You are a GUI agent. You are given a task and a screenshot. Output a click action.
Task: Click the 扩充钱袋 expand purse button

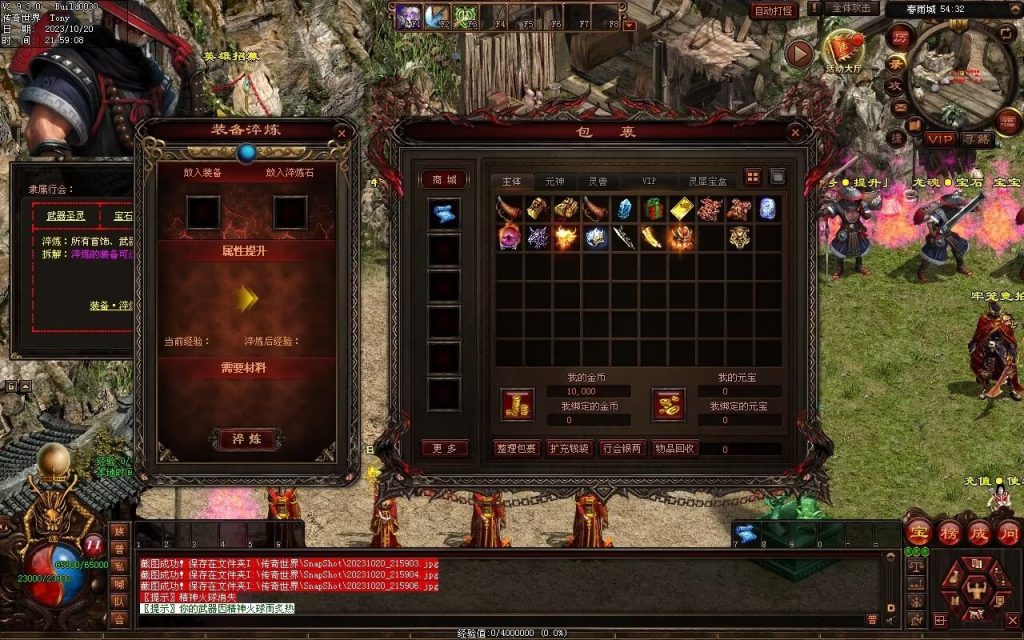570,448
